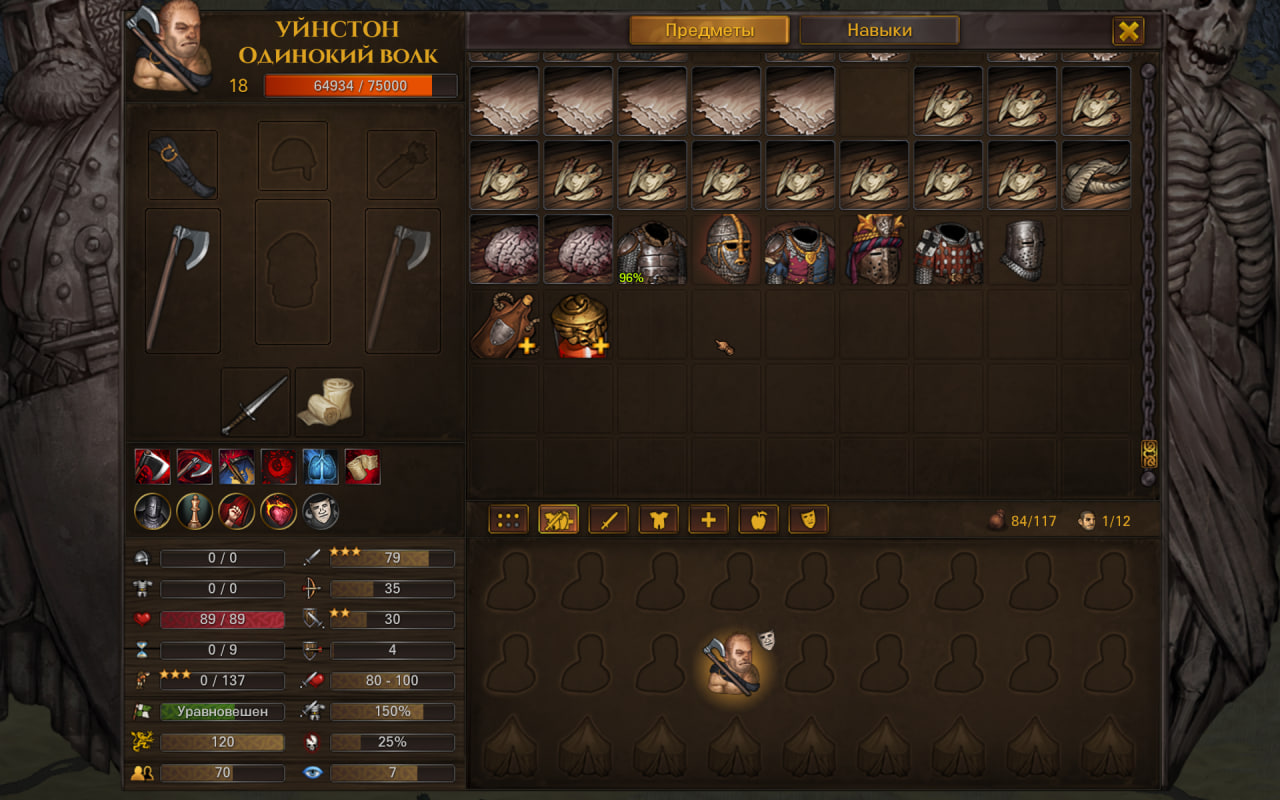Click the six-dot sort items button

click(508, 520)
